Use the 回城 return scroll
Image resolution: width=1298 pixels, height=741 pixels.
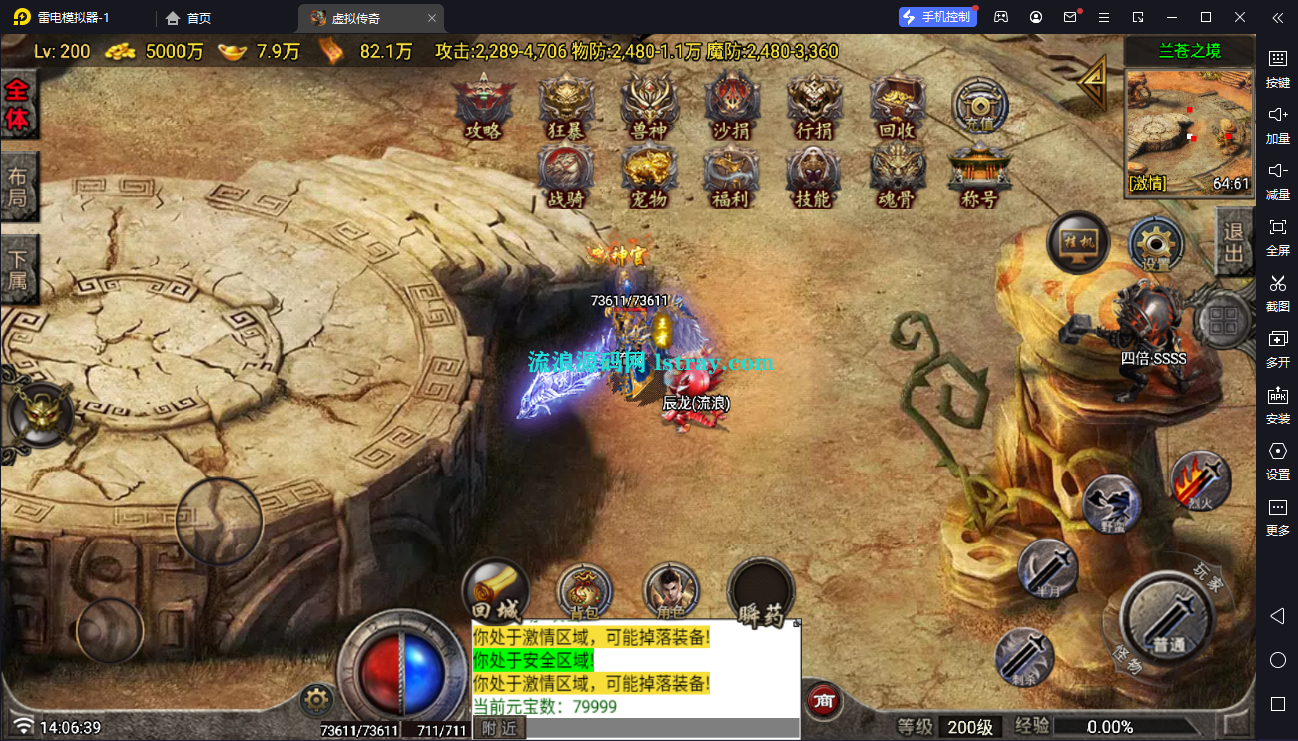coord(496,591)
